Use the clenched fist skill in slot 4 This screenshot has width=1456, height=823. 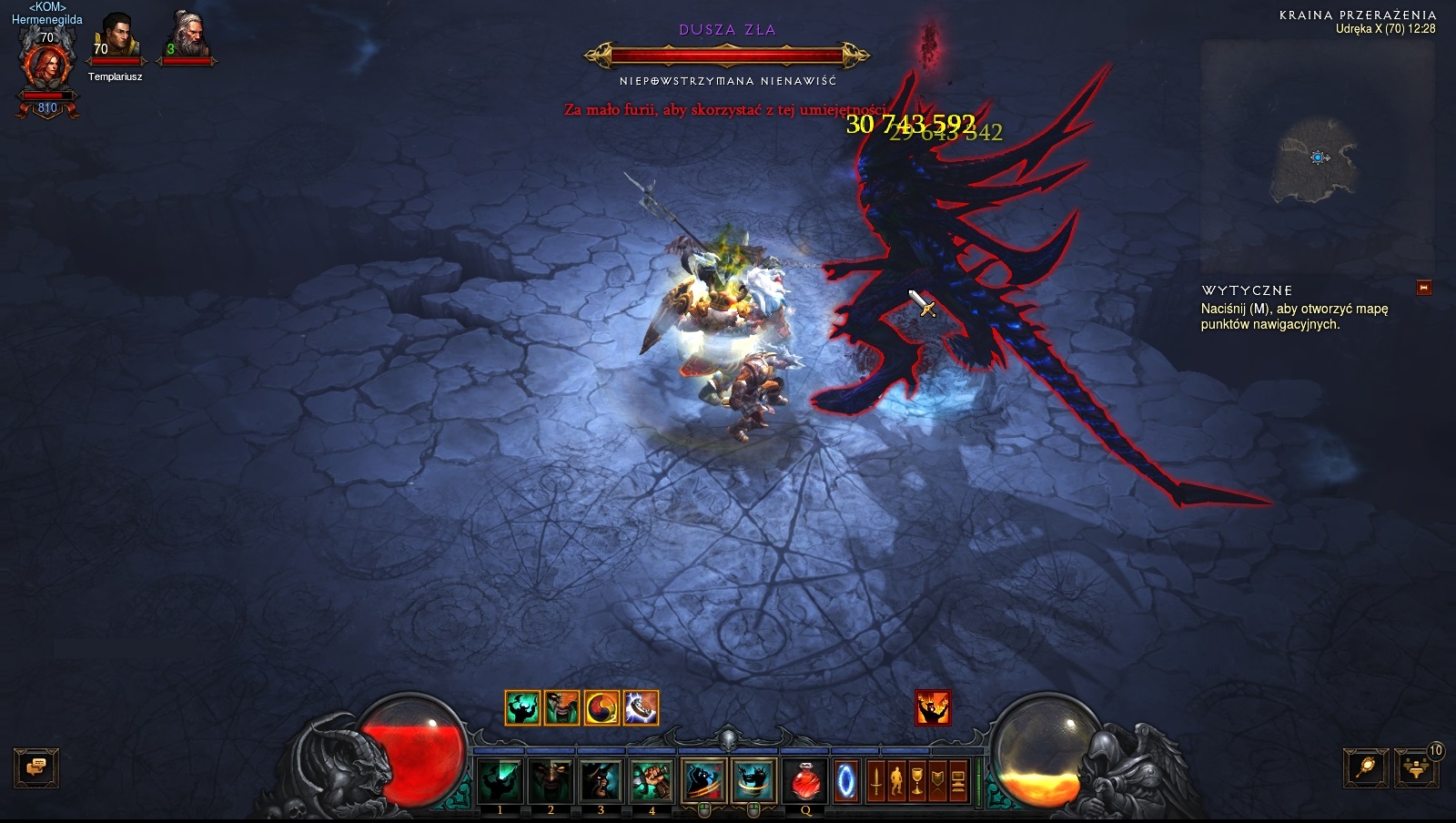pos(652,780)
